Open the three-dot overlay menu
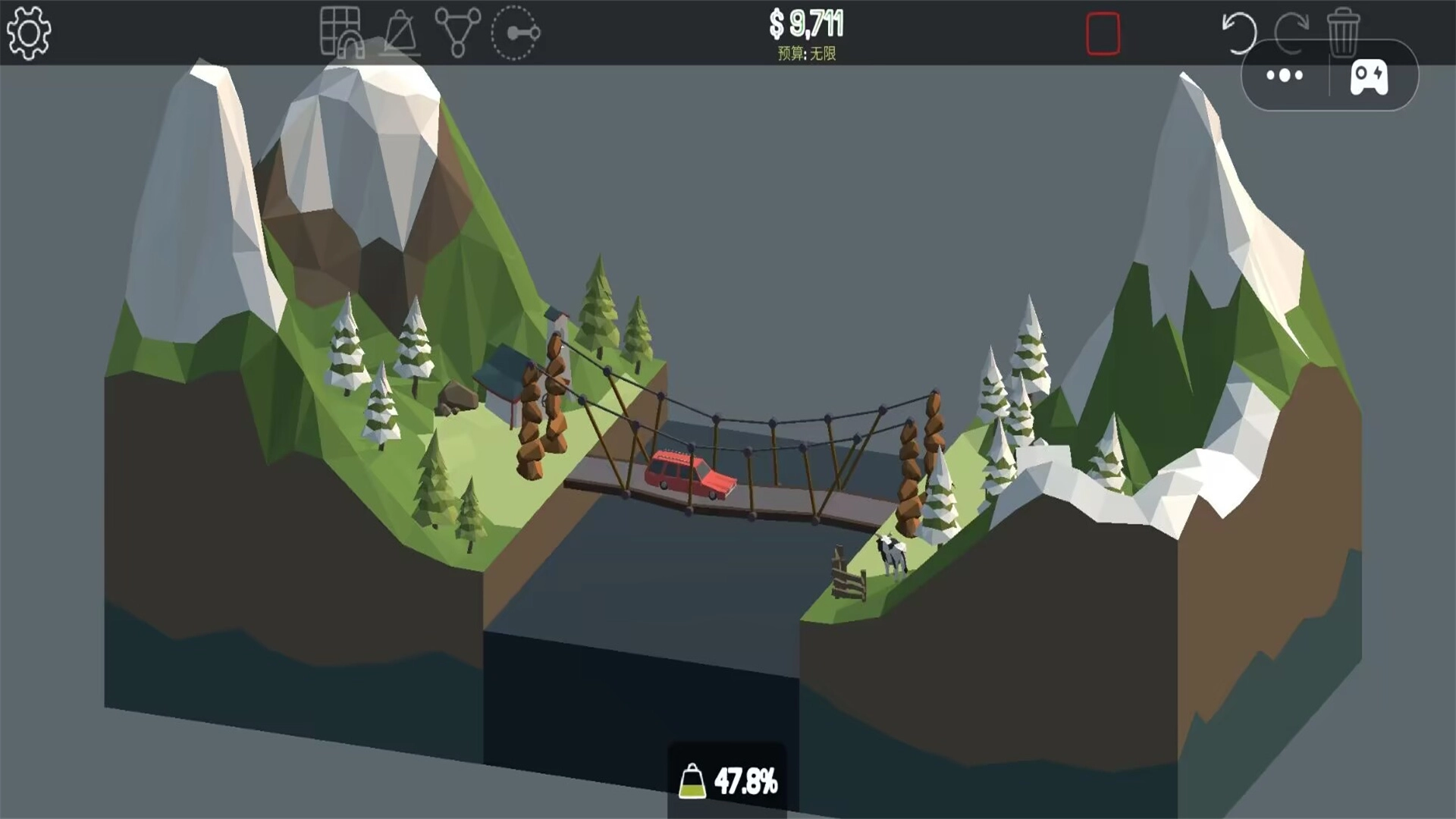This screenshot has height=819, width=1456. pos(1285,75)
